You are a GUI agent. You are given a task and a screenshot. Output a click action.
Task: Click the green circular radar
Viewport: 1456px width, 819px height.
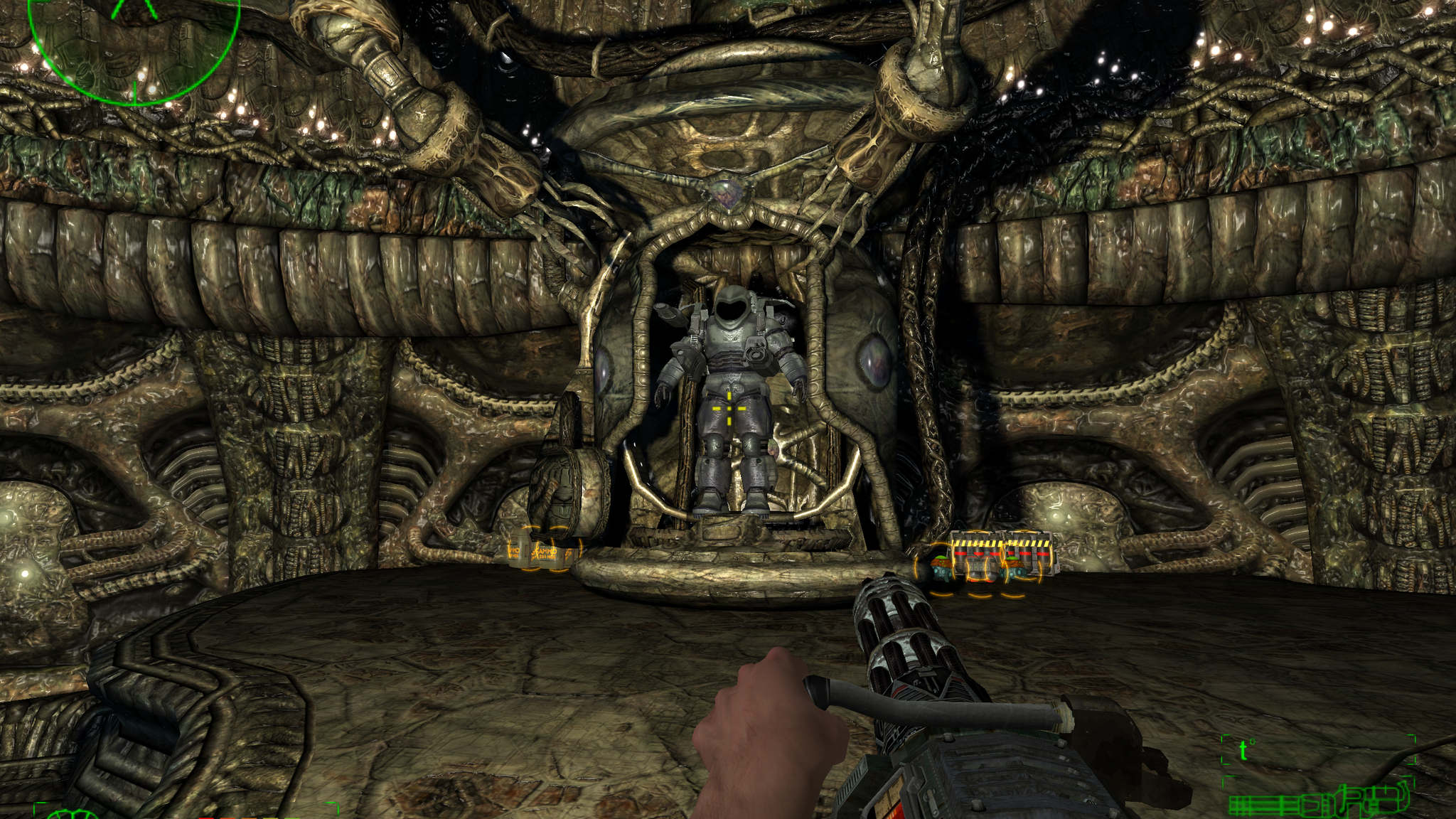[134, 44]
